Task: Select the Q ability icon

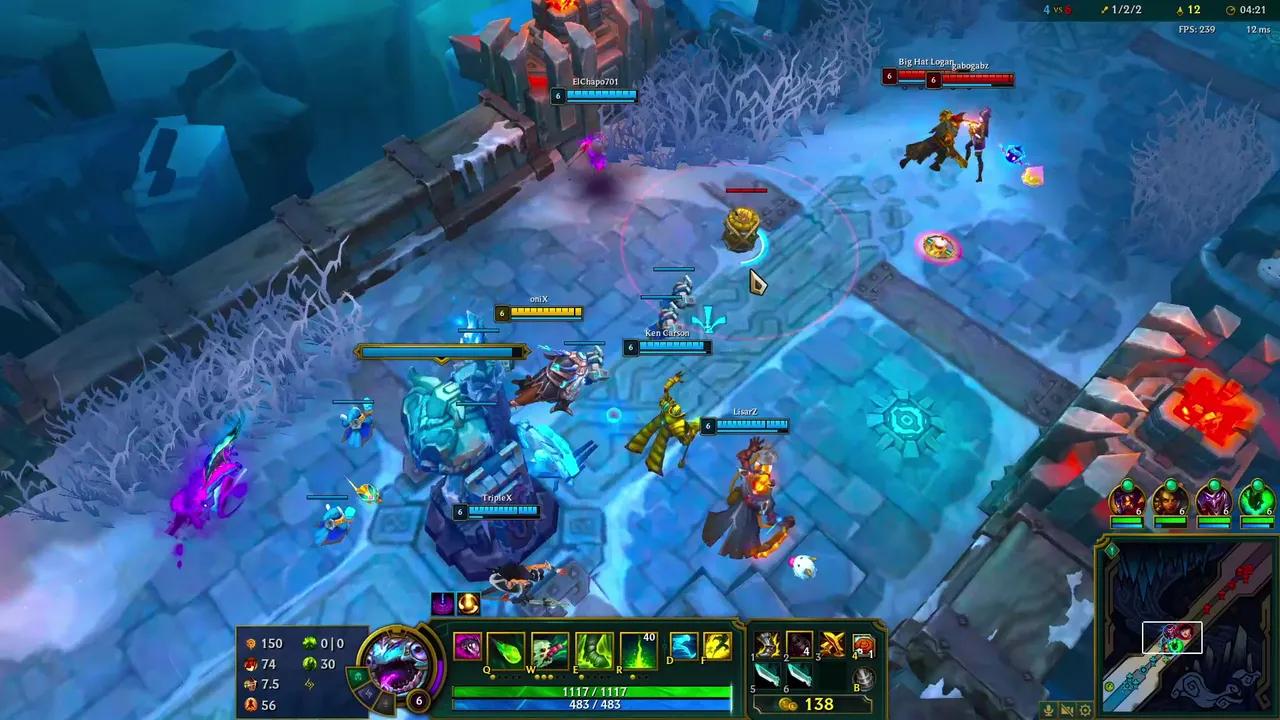Action: 505,646
